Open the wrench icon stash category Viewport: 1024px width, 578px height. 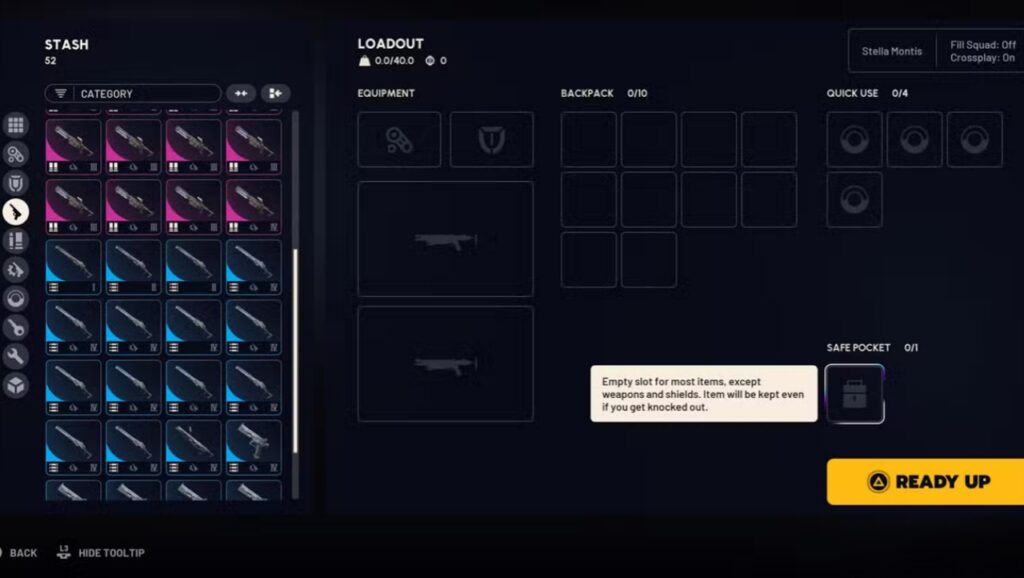tap(15, 356)
